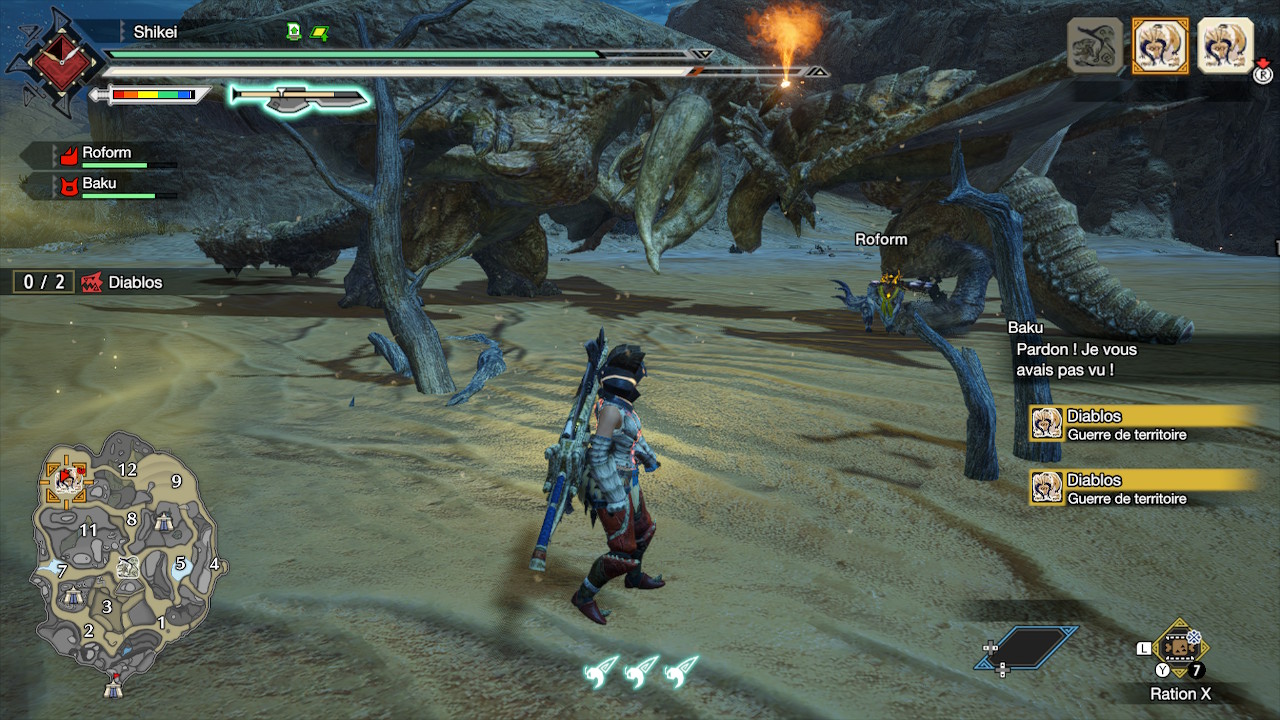Select party member Baku in the list
Screen dimensions: 1280x720
[x=100, y=184]
